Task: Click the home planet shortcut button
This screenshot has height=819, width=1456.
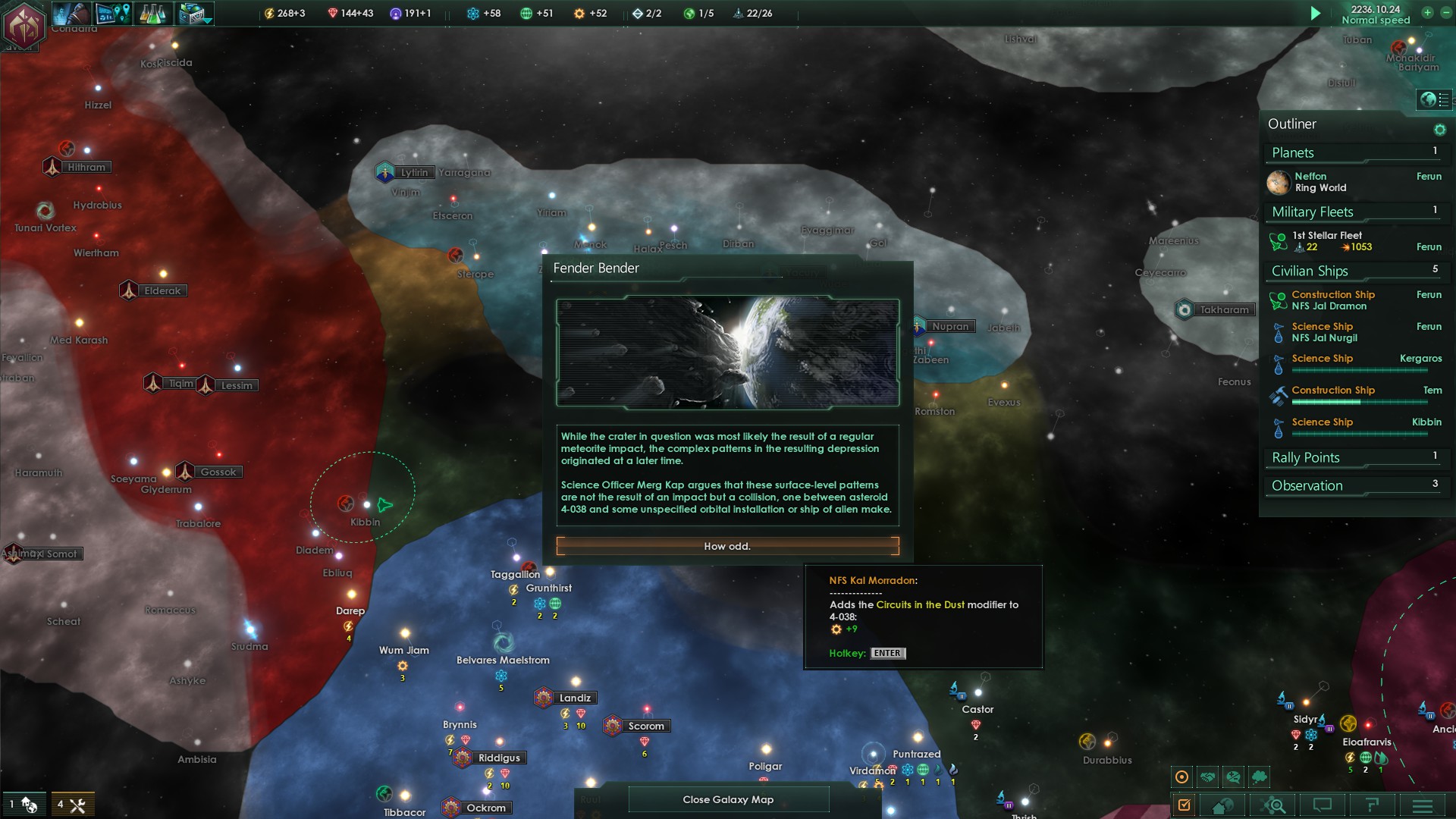Action: coord(1222,805)
